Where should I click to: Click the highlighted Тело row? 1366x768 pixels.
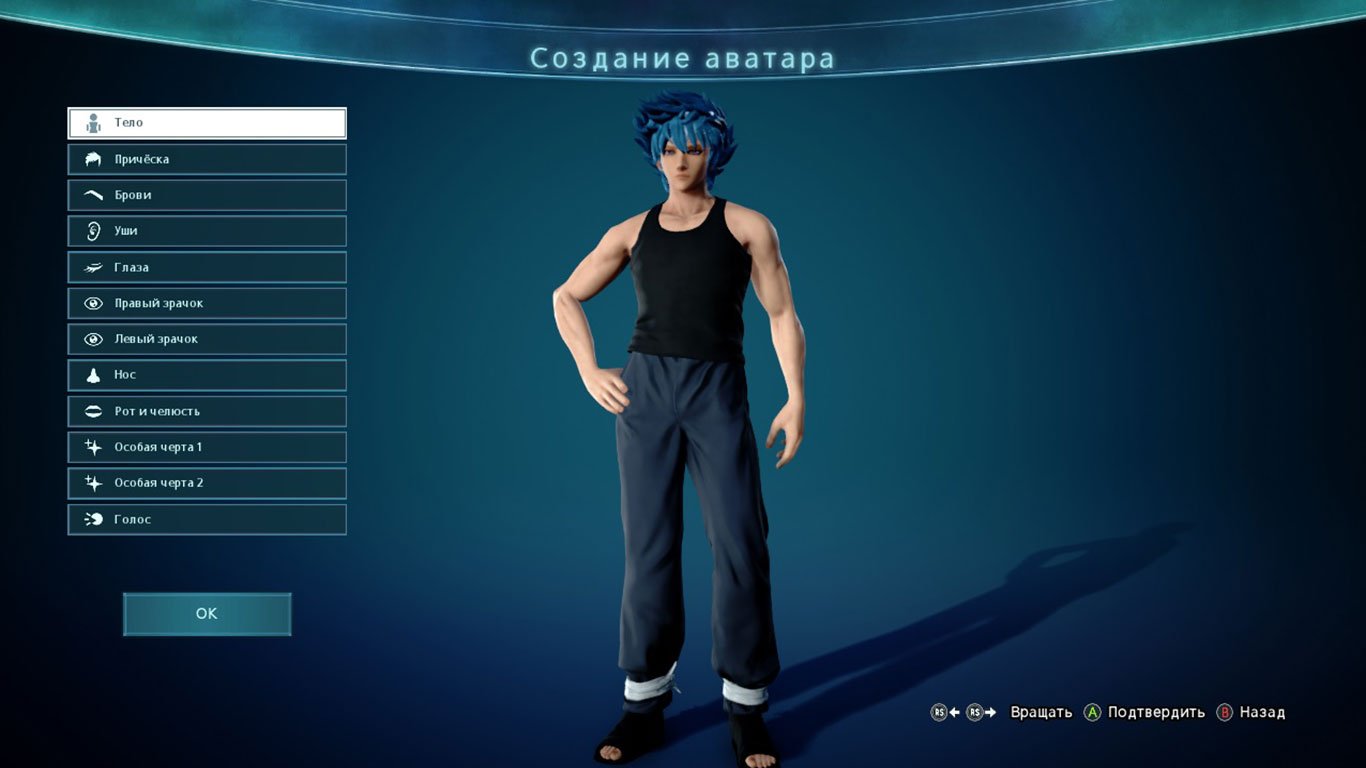click(207, 122)
